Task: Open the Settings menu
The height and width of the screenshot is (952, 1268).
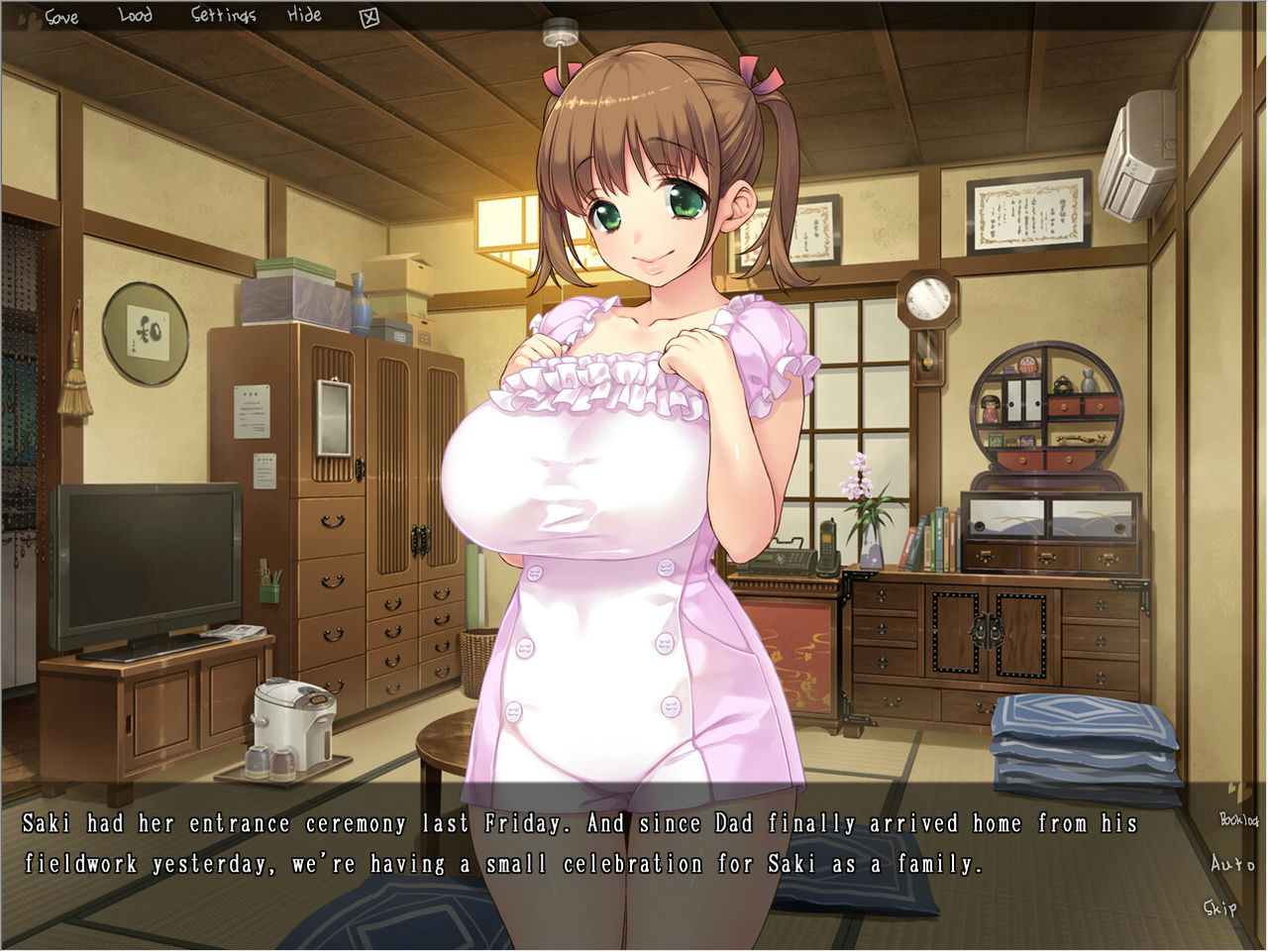Action: (x=223, y=16)
